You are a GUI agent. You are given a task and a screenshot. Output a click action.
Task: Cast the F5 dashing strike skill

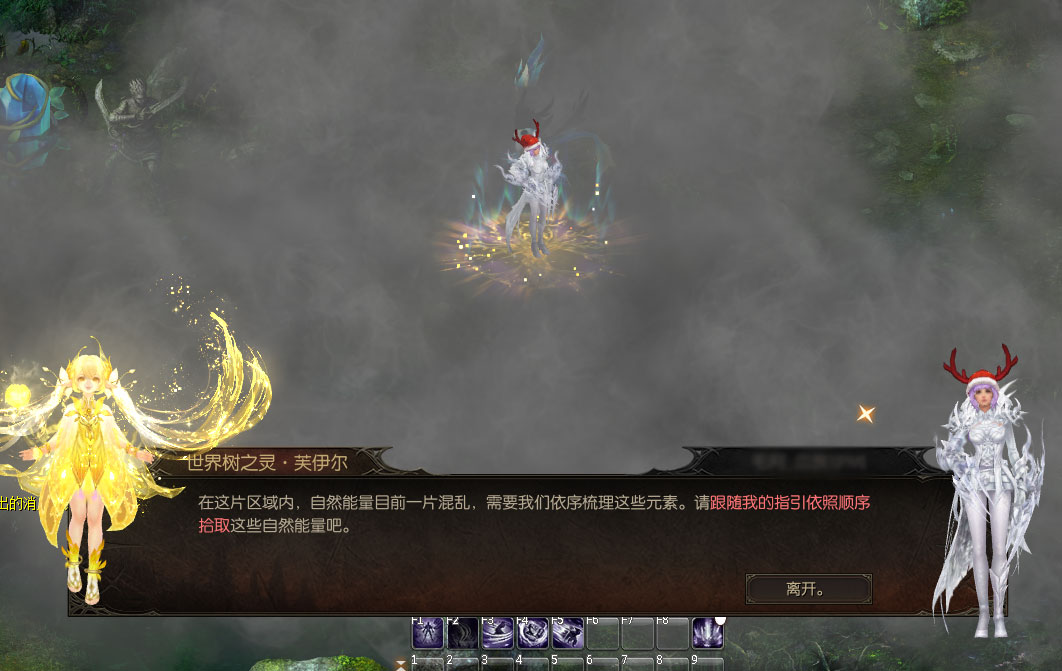(567, 633)
